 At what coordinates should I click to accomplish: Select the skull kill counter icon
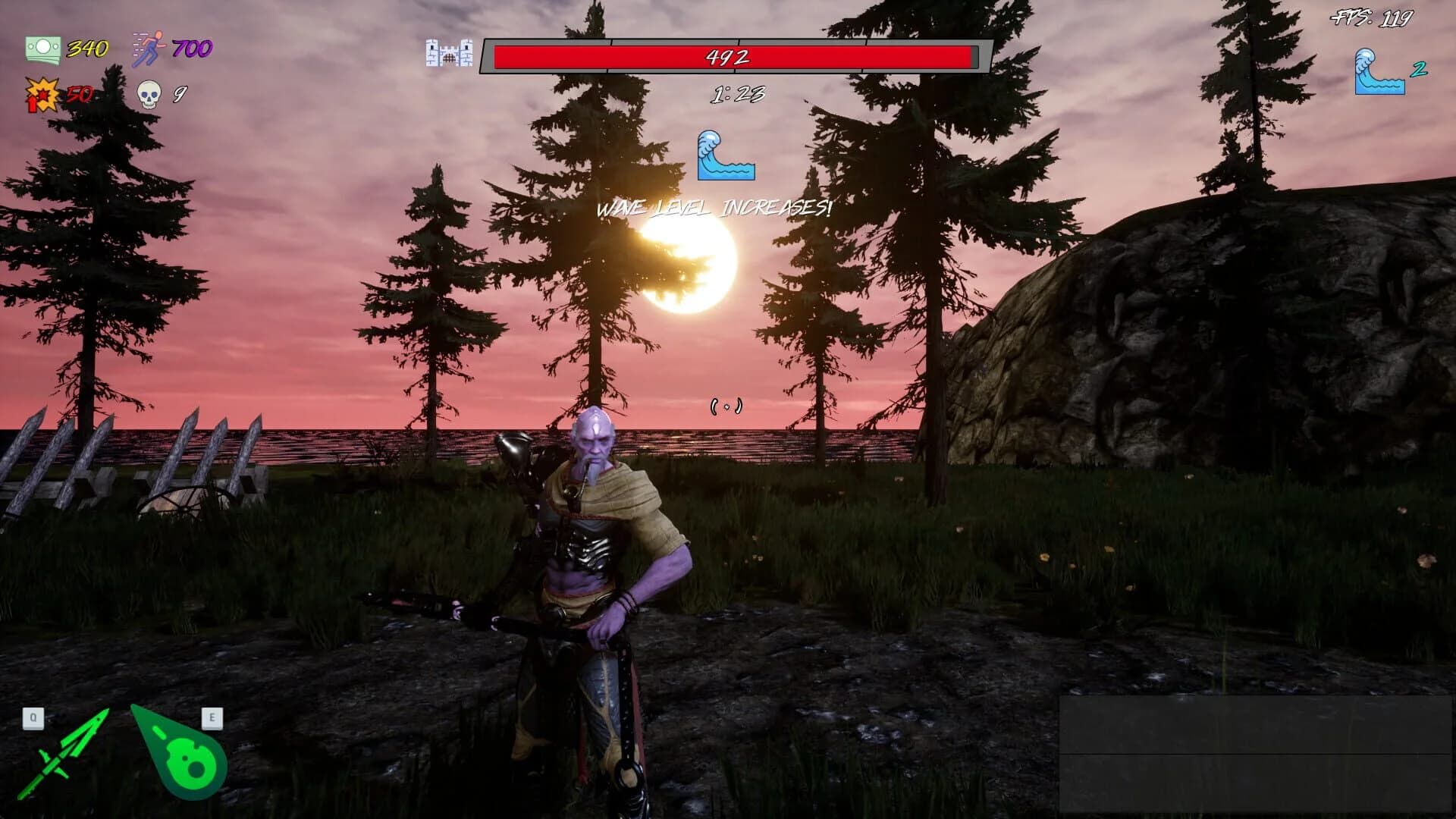(x=147, y=94)
